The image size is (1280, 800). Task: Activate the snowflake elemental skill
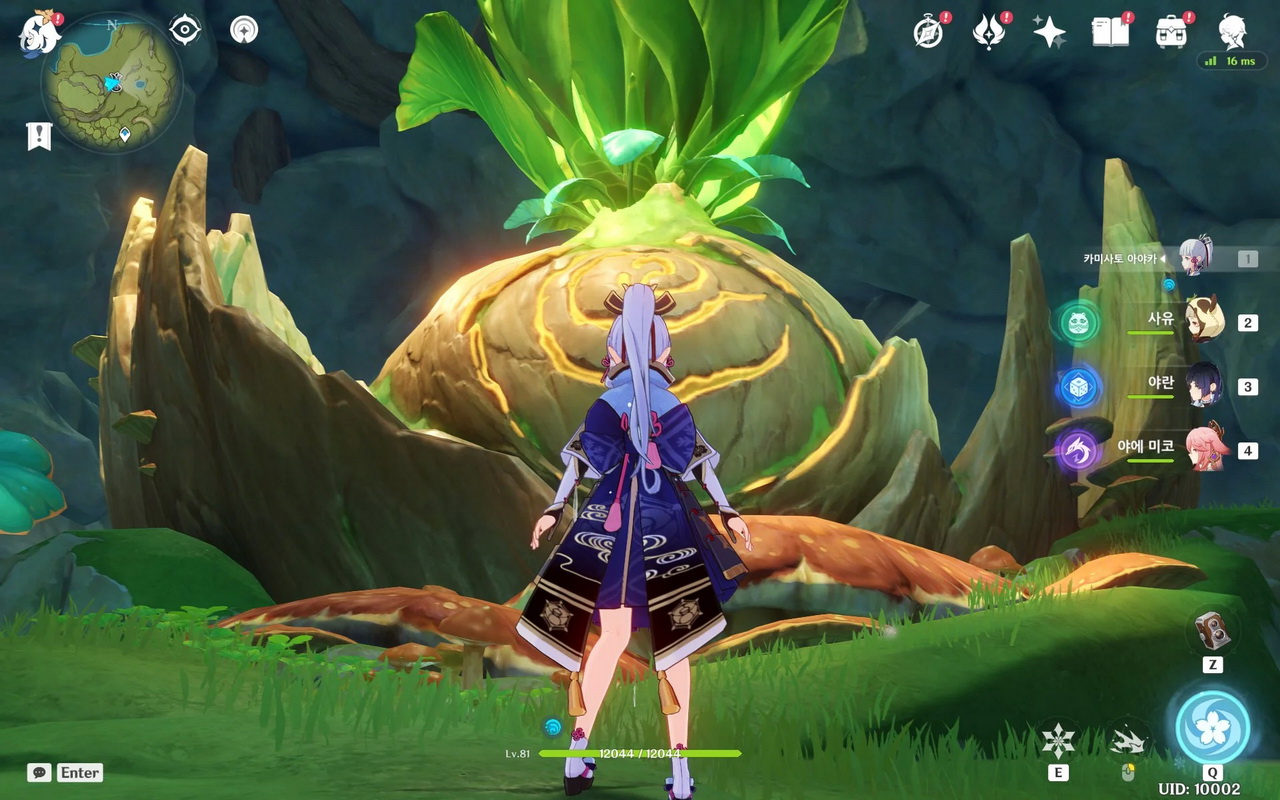point(1058,740)
